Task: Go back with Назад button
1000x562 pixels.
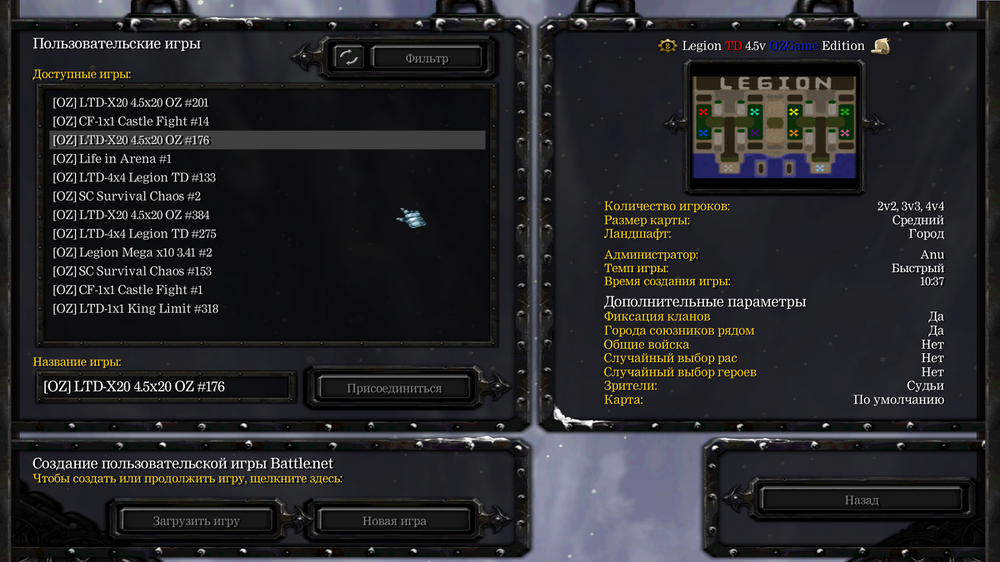Action: pos(861,500)
